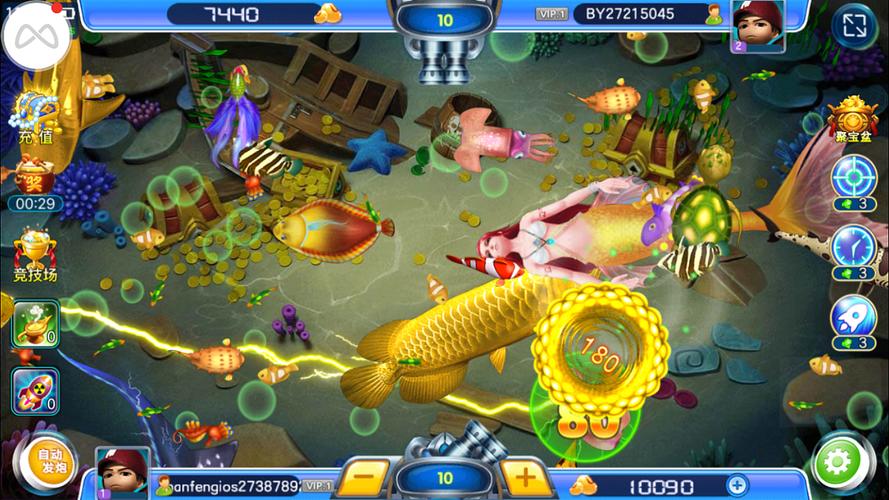This screenshot has height=500, width=889.
Task: Open the green gear settings
Action: point(838,462)
